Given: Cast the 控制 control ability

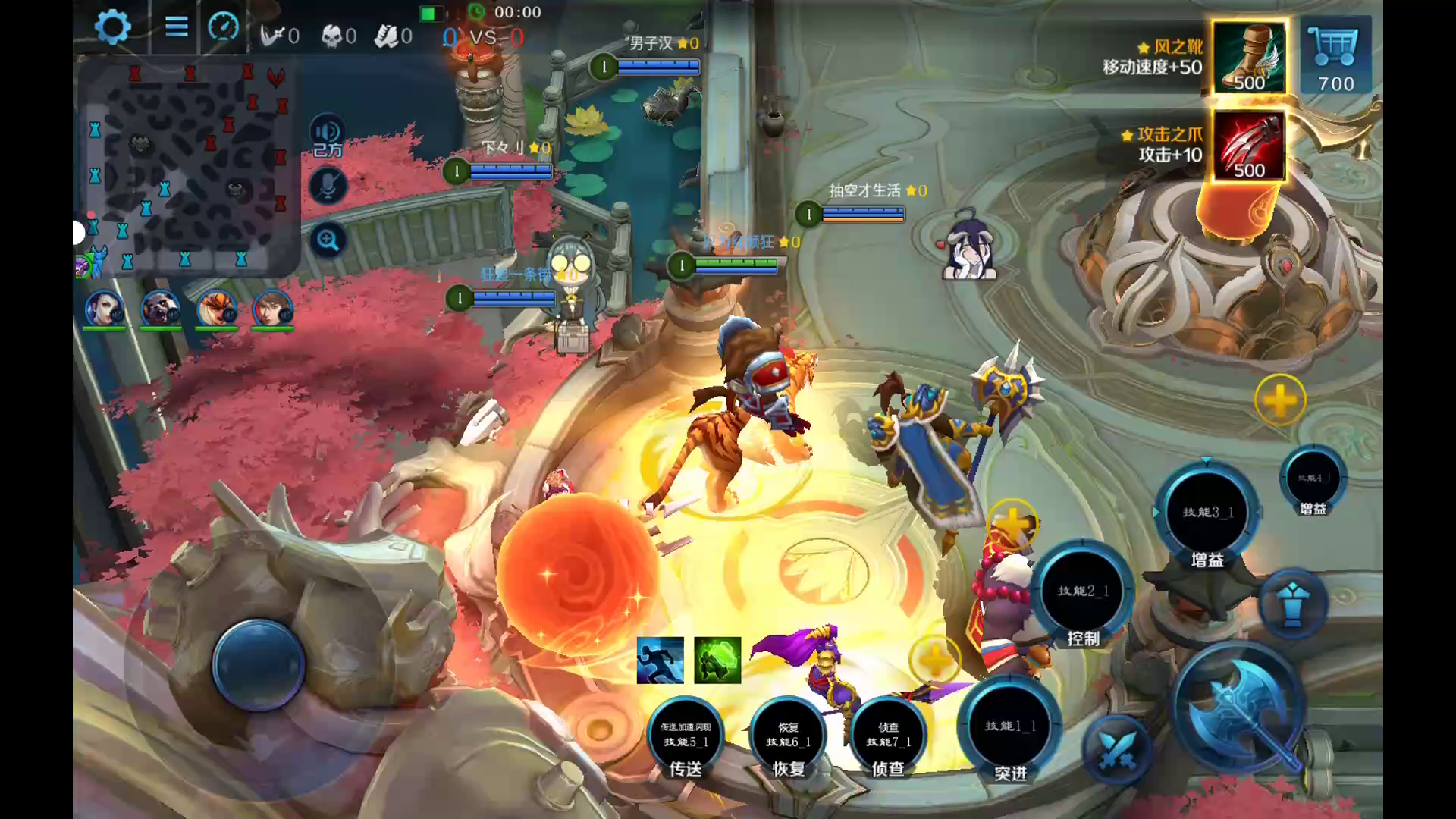Looking at the screenshot, I should click(x=1083, y=591).
